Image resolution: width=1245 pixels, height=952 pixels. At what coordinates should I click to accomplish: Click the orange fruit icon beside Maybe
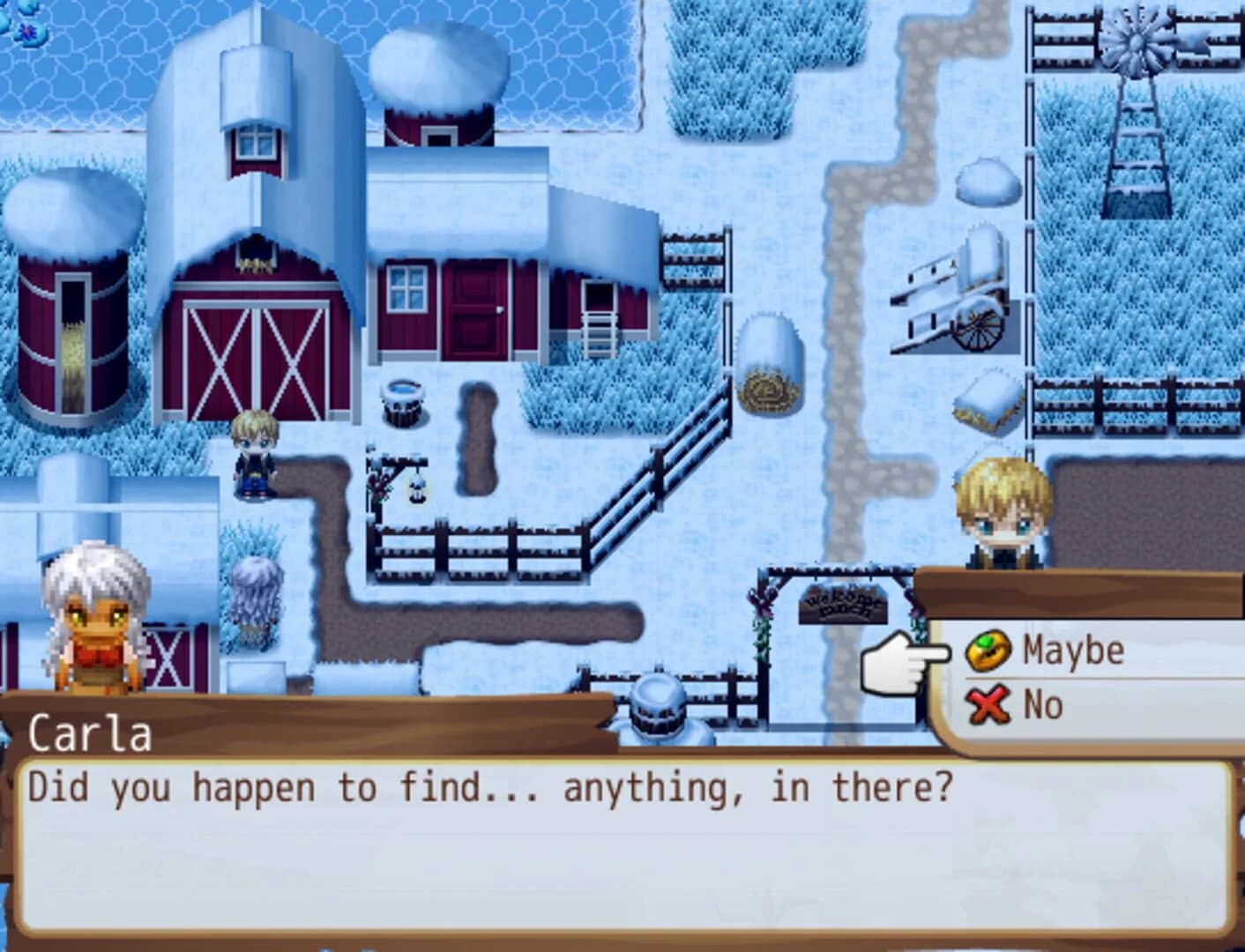point(989,650)
